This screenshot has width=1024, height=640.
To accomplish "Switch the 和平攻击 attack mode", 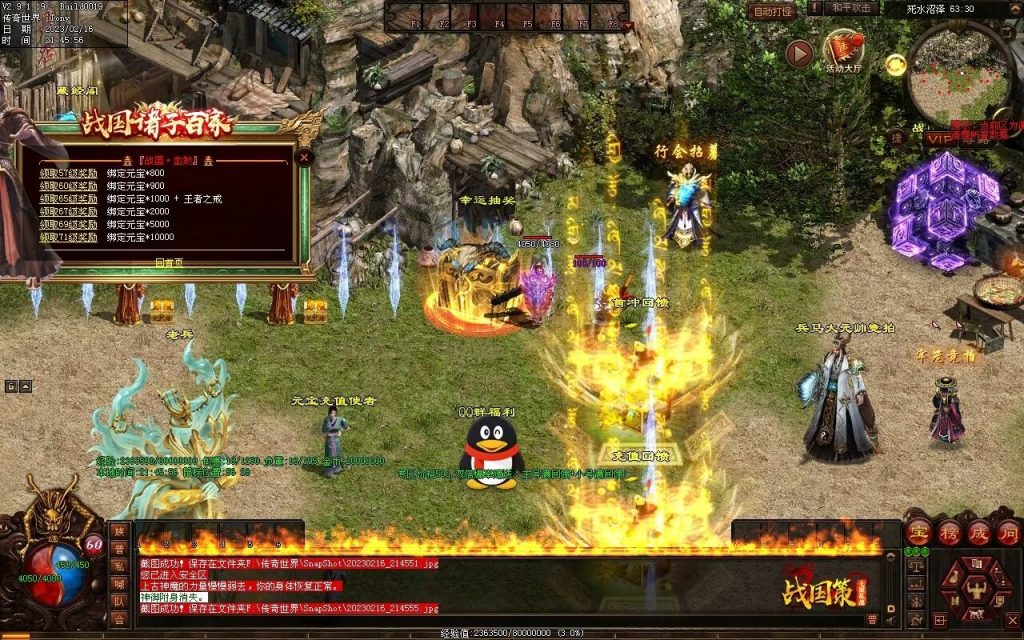I will click(x=853, y=8).
